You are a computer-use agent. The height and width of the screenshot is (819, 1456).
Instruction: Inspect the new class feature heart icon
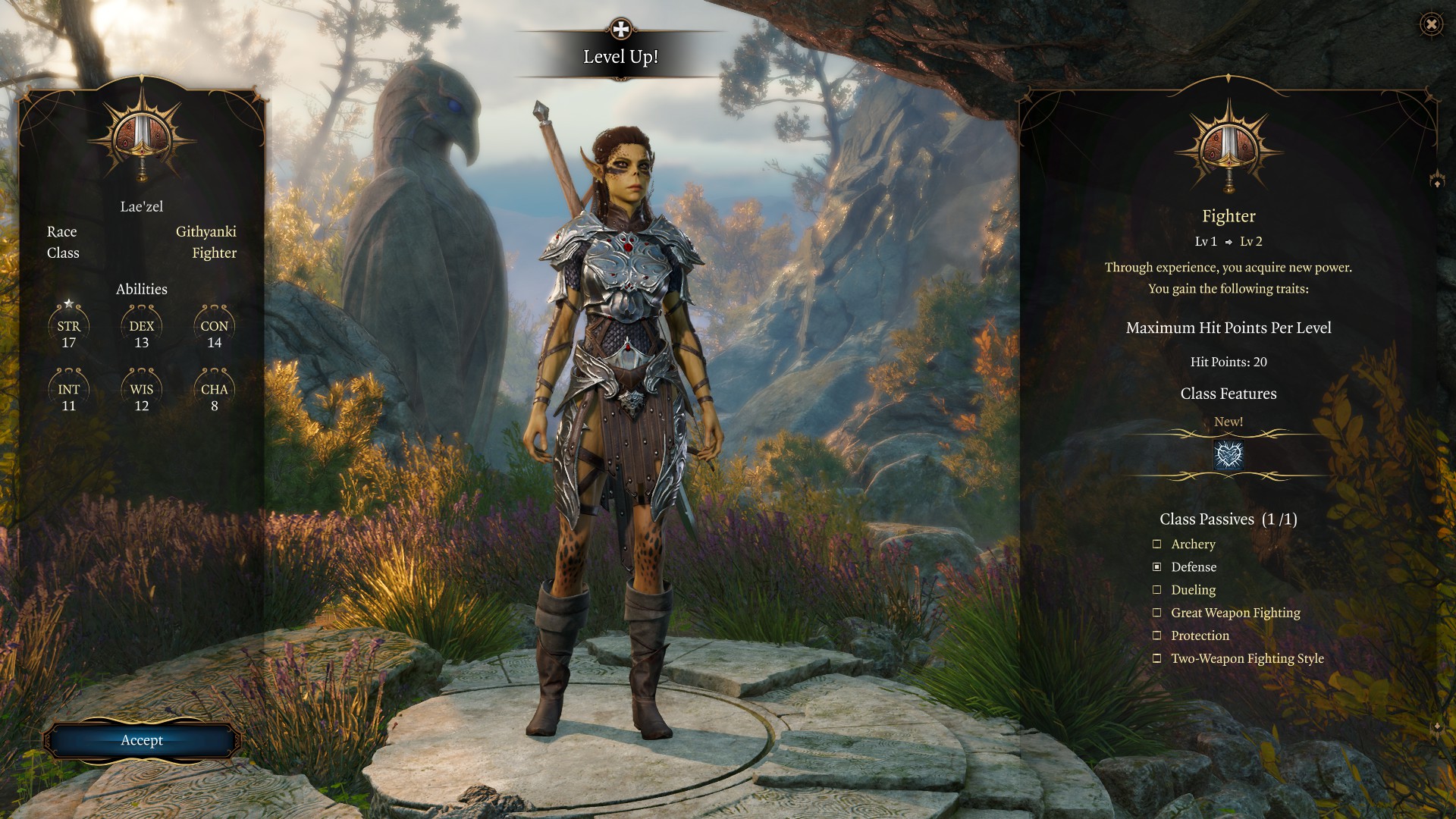tap(1228, 455)
